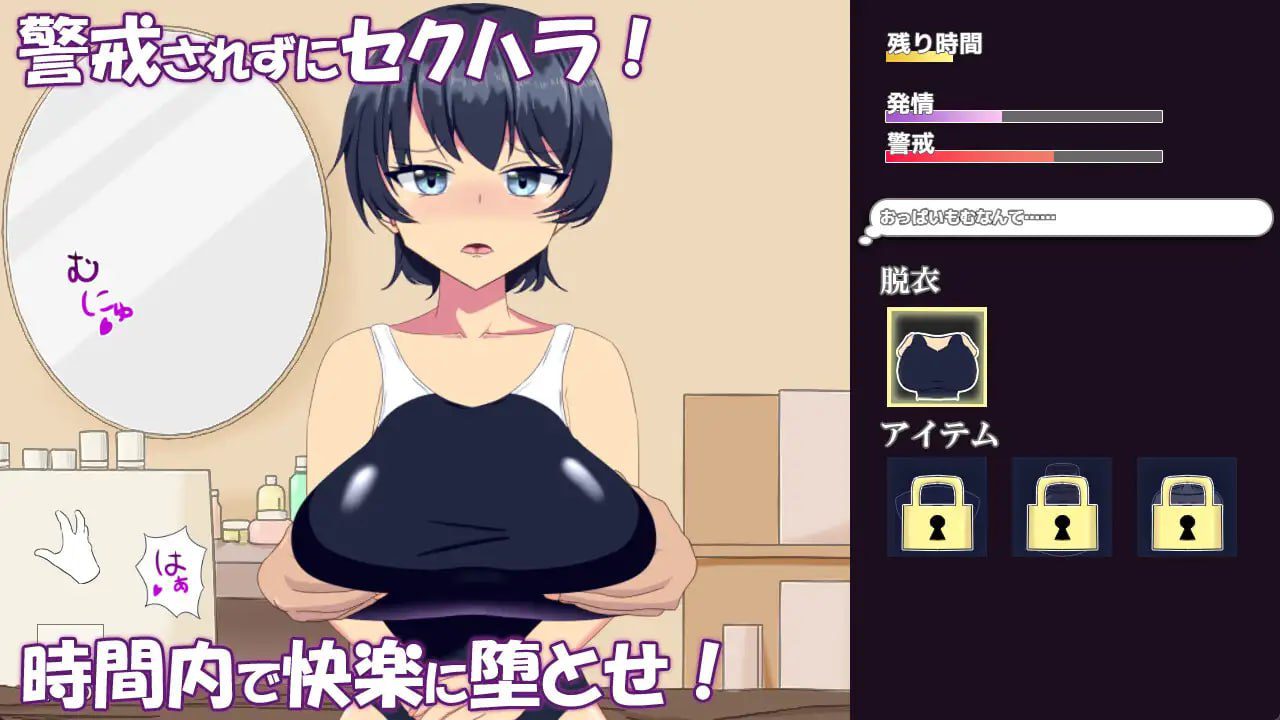Click the middle locked item slot
1280x720 pixels.
tap(1062, 507)
